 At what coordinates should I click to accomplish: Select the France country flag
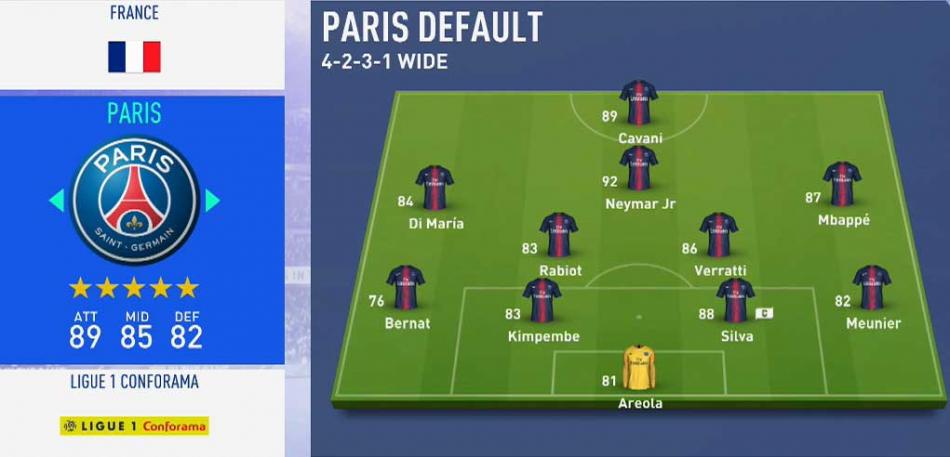click(x=135, y=57)
